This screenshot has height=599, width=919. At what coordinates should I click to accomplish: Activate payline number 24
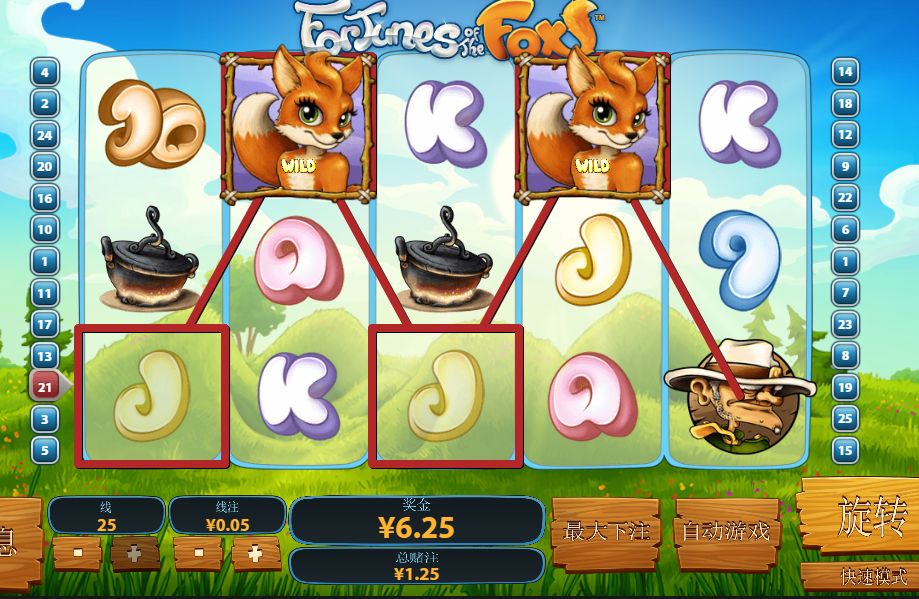[45, 135]
